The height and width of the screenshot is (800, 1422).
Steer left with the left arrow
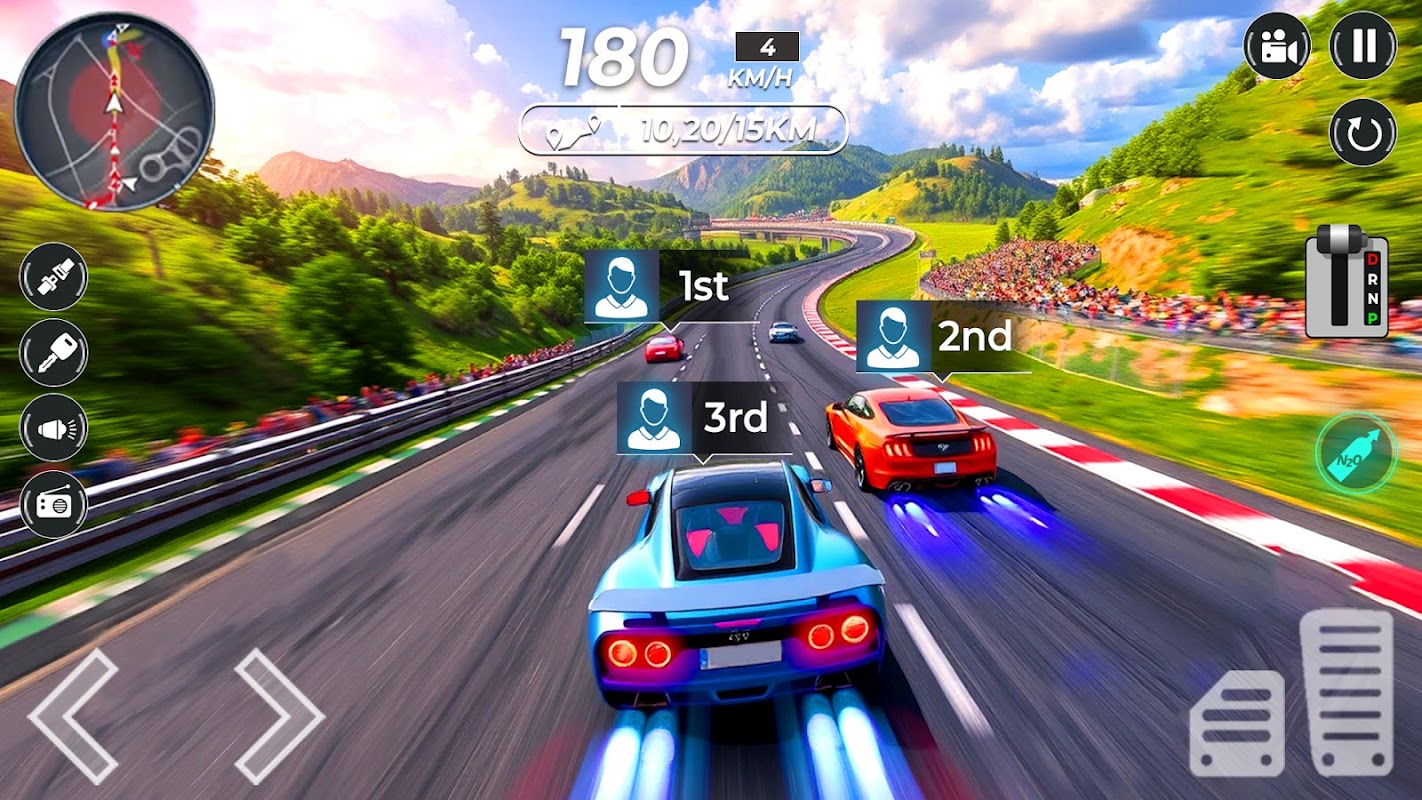click(74, 715)
